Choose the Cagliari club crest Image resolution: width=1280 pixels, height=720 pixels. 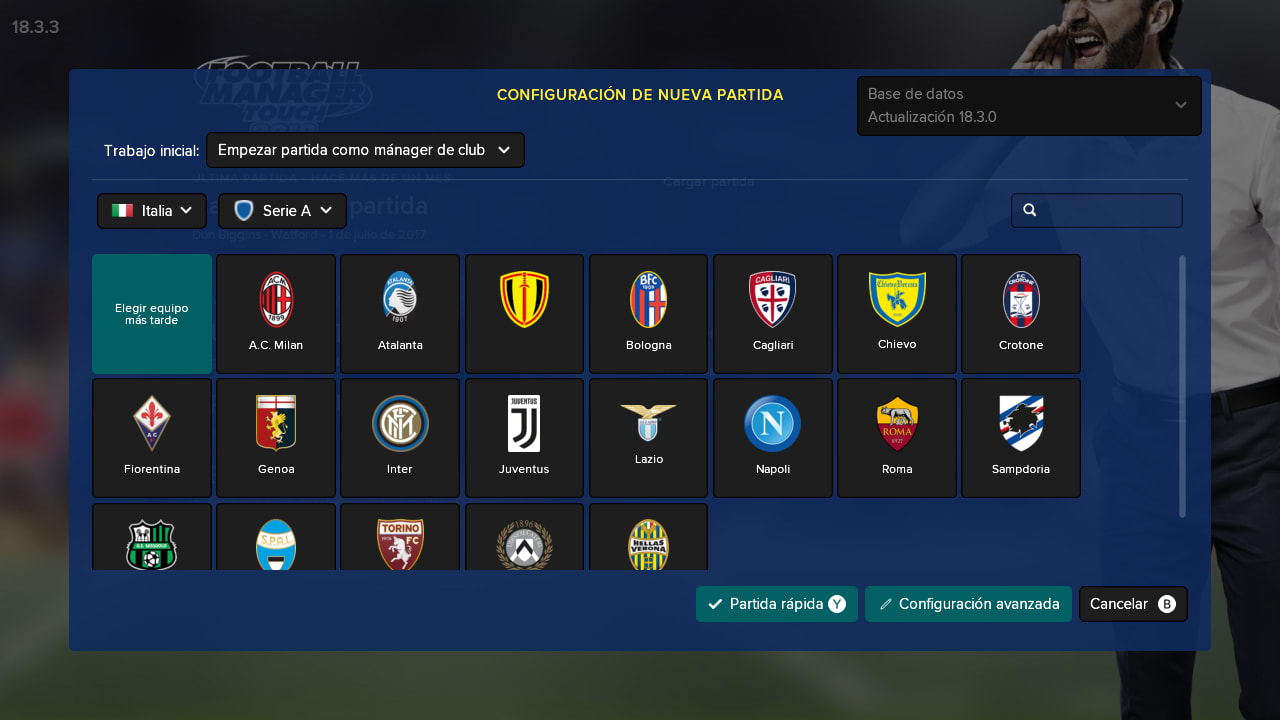pos(772,313)
